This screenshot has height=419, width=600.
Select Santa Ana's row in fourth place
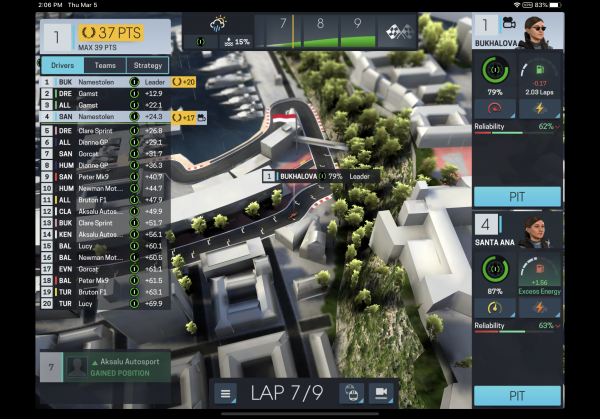(100, 117)
